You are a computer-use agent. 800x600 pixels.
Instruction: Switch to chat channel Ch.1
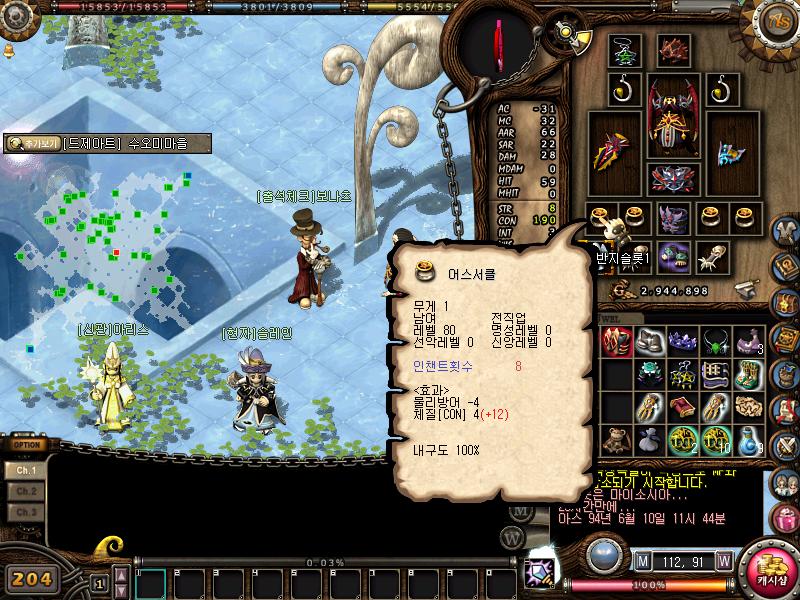pyautogui.click(x=26, y=470)
